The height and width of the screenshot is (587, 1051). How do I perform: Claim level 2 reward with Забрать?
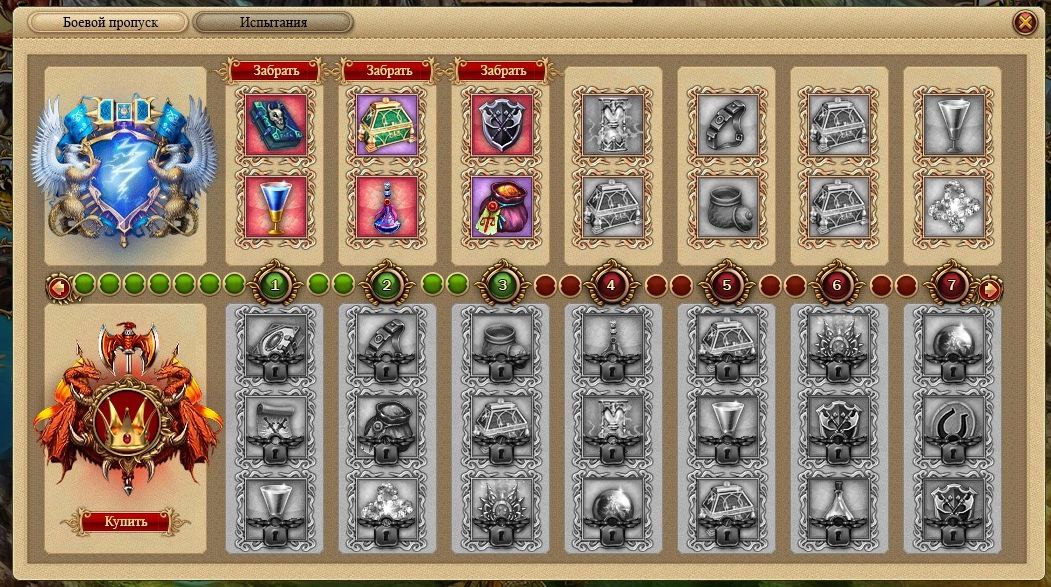(x=388, y=71)
